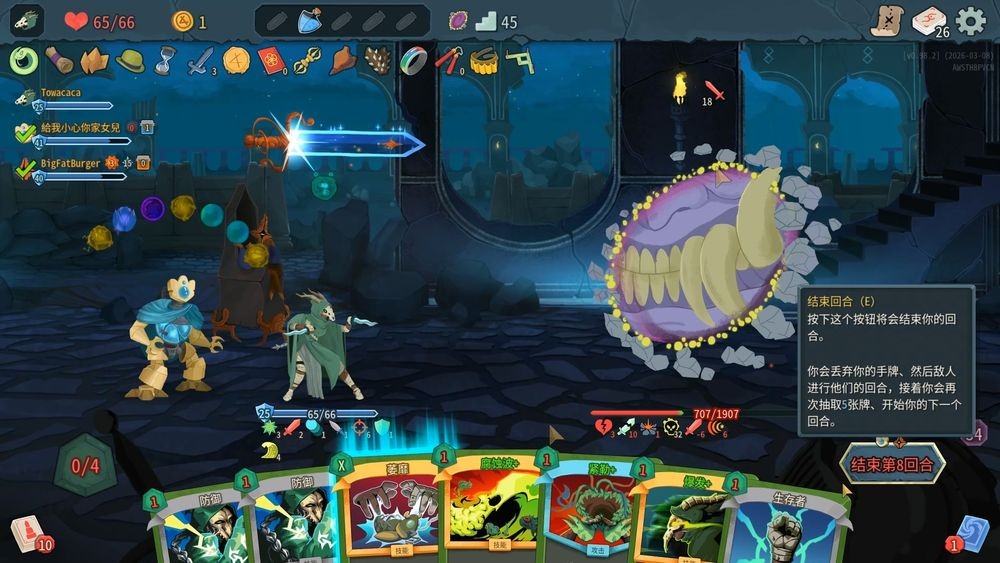Select player Towacaca in the party list

click(60, 93)
